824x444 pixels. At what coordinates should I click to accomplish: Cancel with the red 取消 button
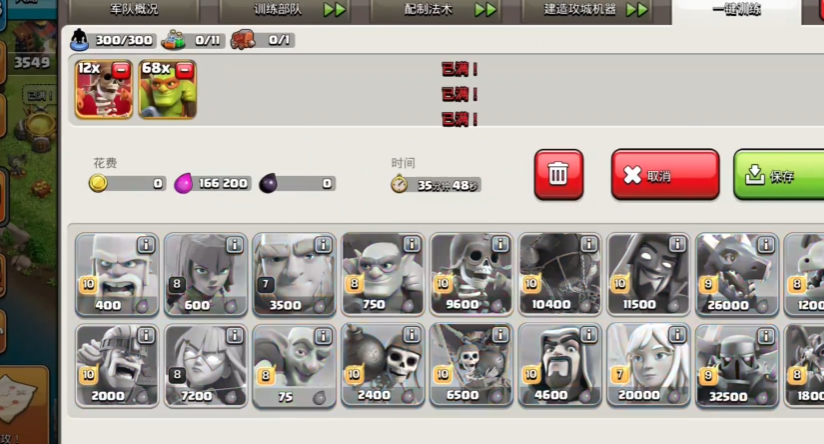665,175
